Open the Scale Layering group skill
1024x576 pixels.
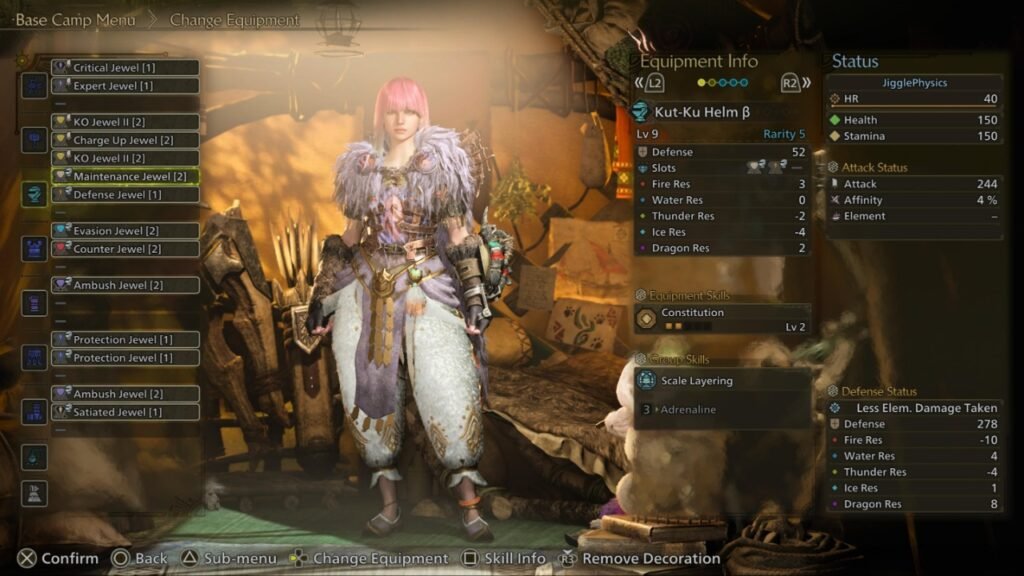[721, 381]
